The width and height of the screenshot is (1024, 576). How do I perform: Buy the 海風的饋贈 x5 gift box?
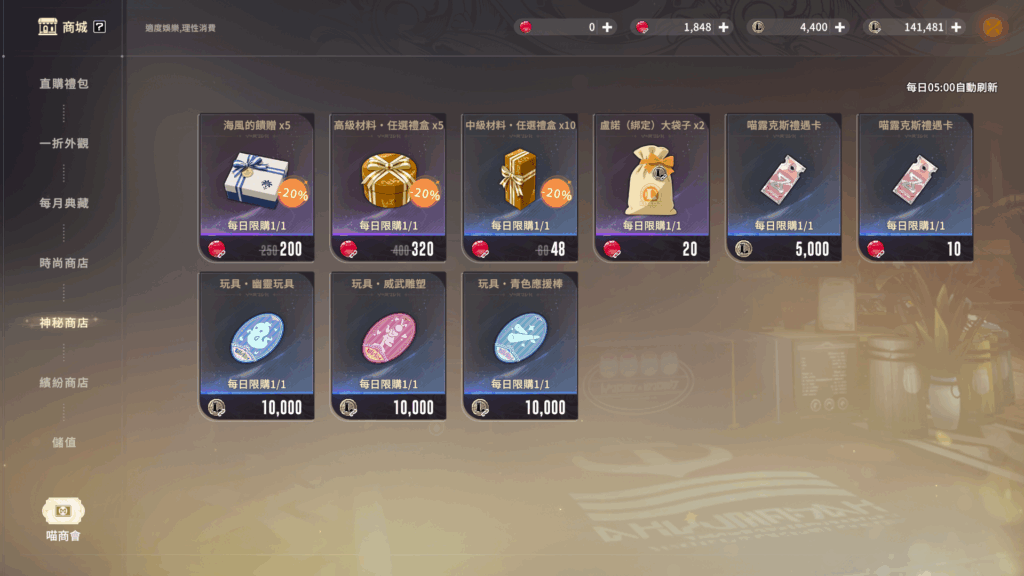click(256, 187)
